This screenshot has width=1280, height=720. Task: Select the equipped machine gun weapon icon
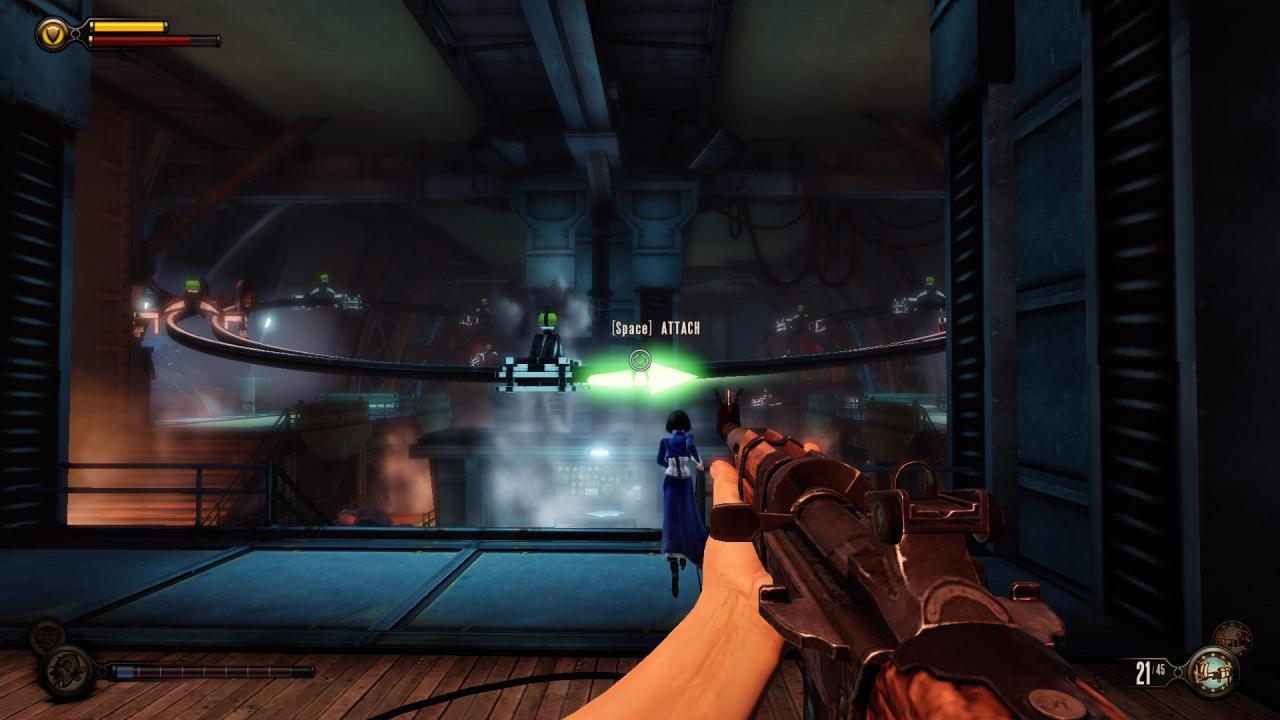point(1212,671)
